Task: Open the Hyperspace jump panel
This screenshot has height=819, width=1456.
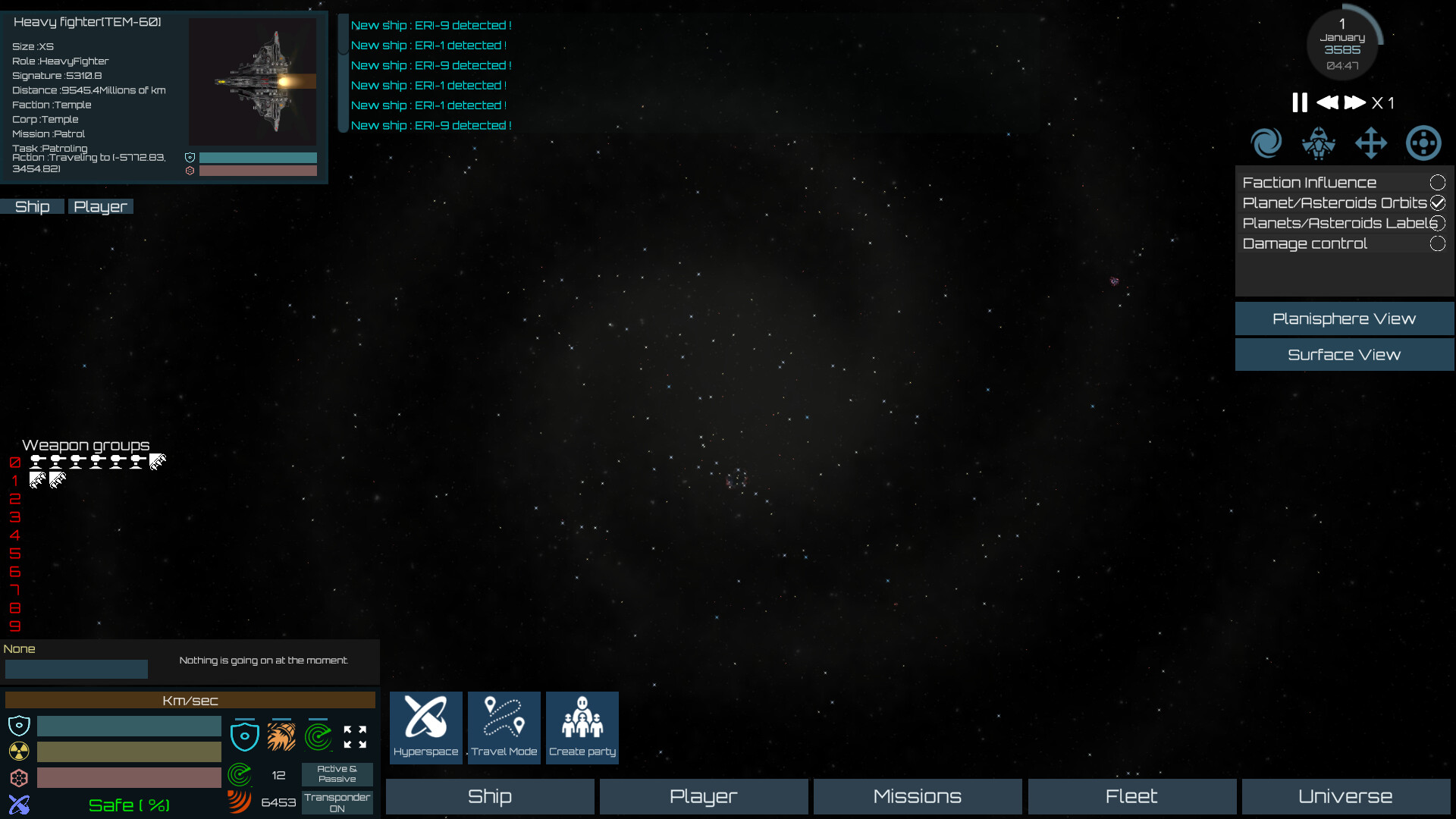Action: point(425,726)
